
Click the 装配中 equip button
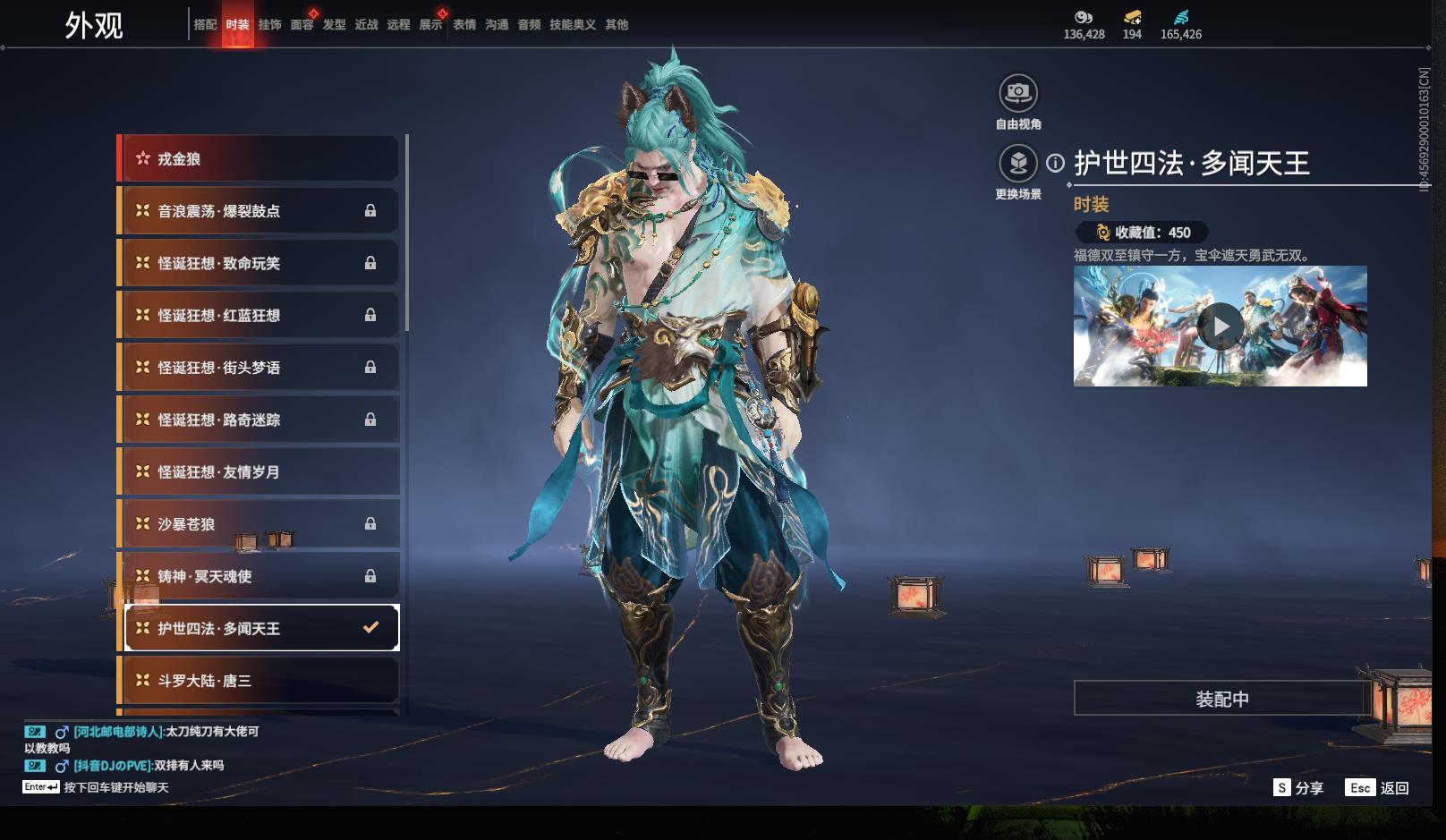pos(1221,699)
